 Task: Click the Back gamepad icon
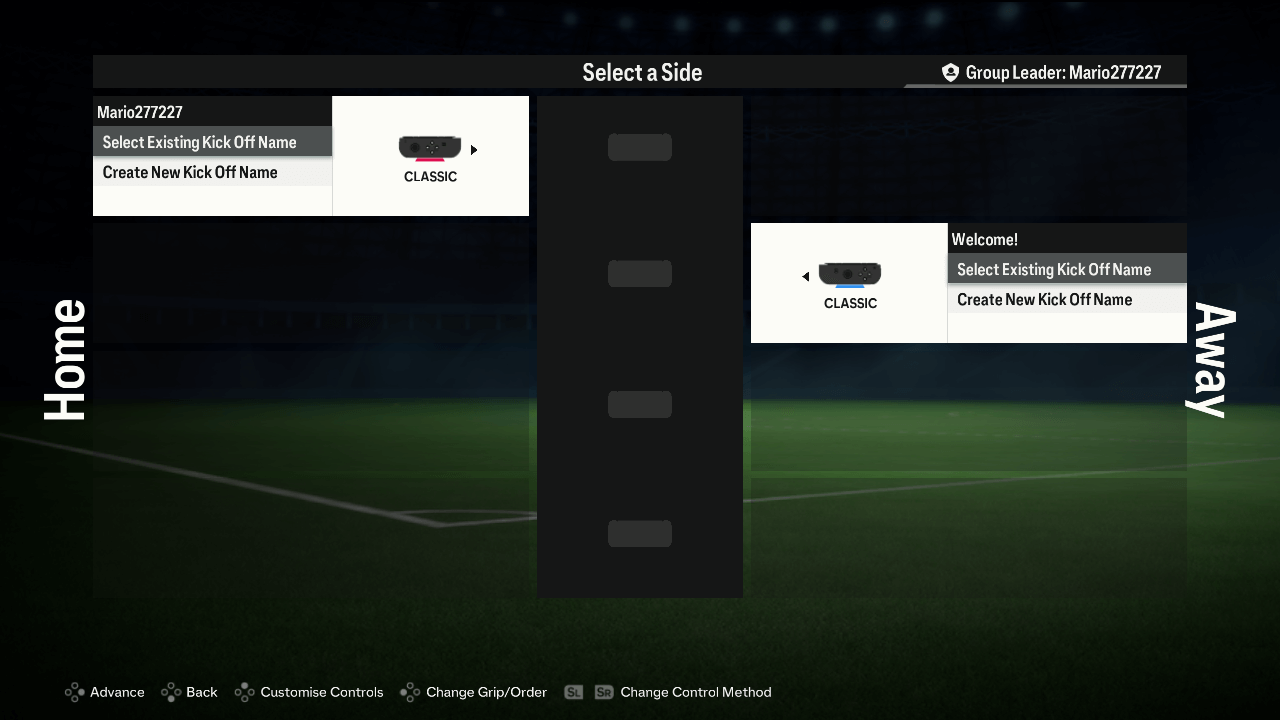[172, 692]
